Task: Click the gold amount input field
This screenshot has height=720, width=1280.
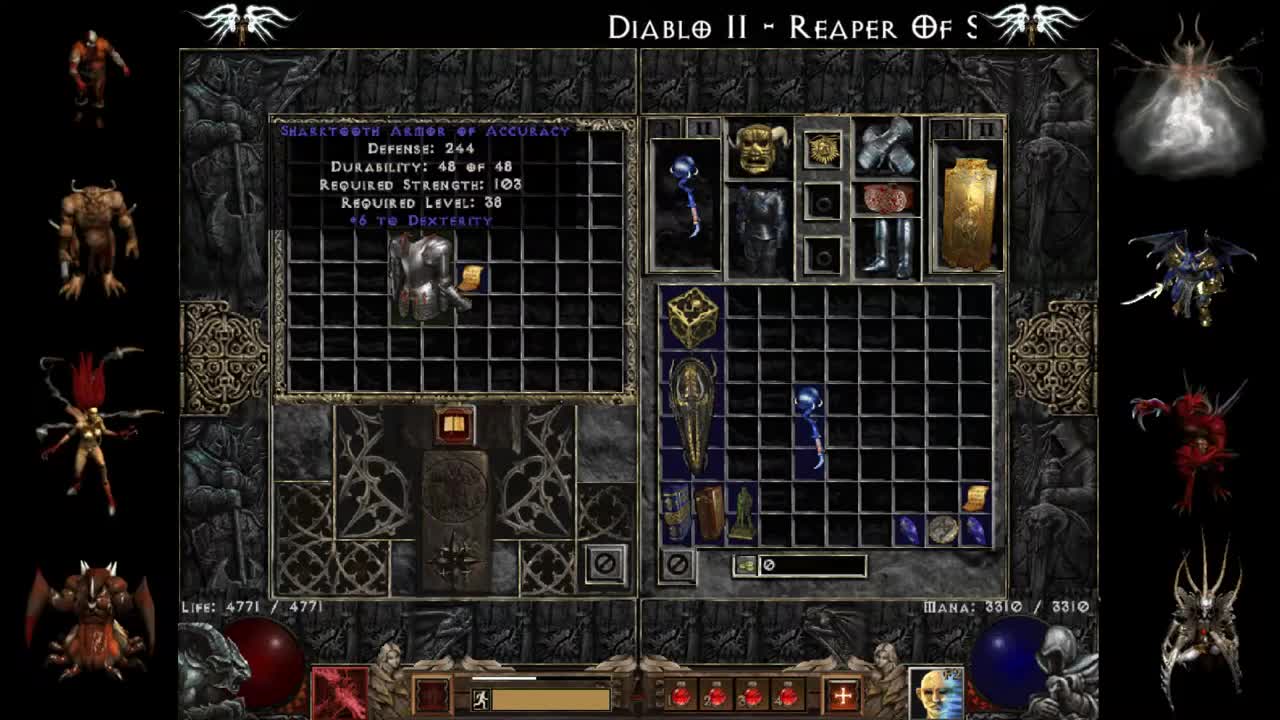Action: pos(812,566)
